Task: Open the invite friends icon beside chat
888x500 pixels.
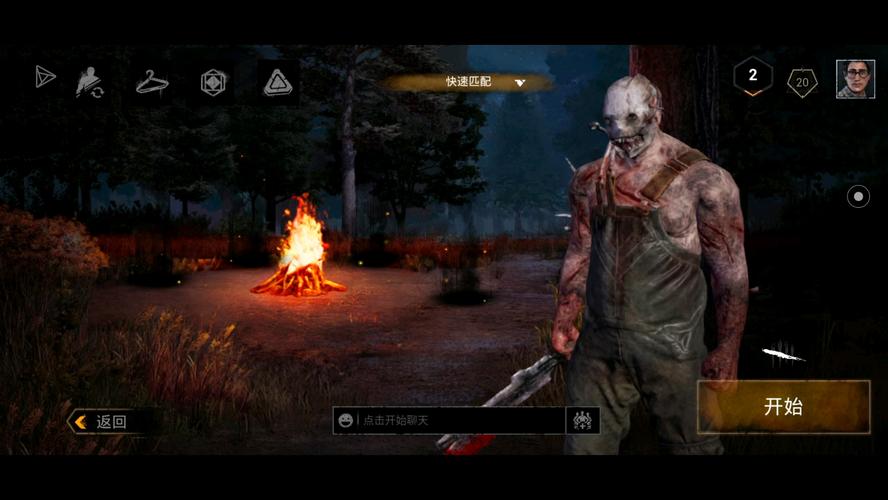Action: 583,420
